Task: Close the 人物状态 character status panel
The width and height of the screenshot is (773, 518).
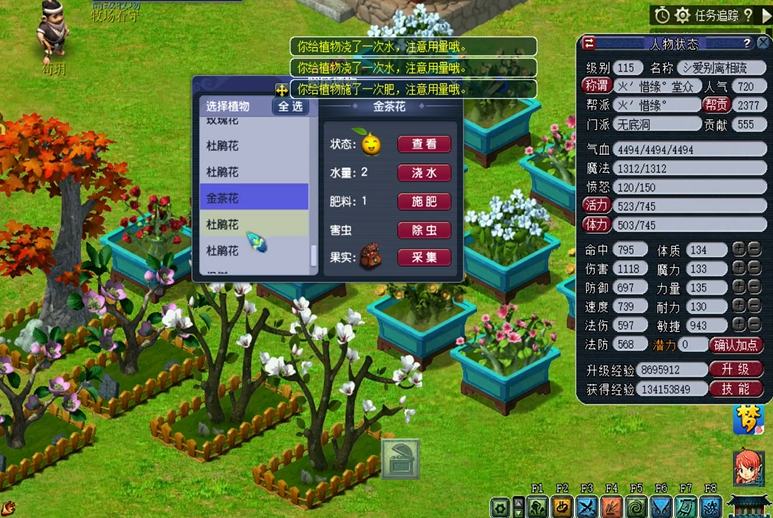Action: click(762, 44)
